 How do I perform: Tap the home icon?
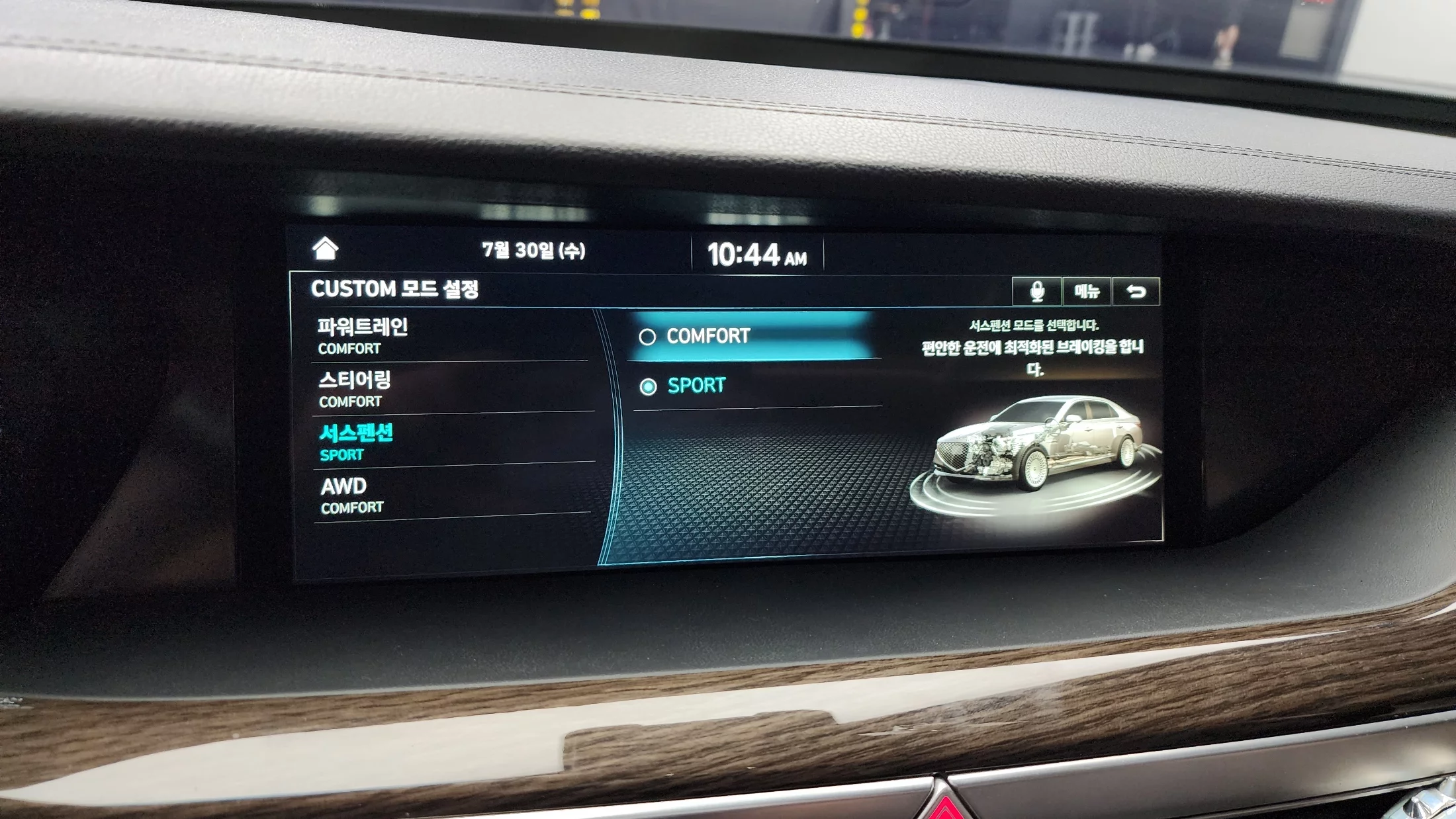click(x=325, y=249)
